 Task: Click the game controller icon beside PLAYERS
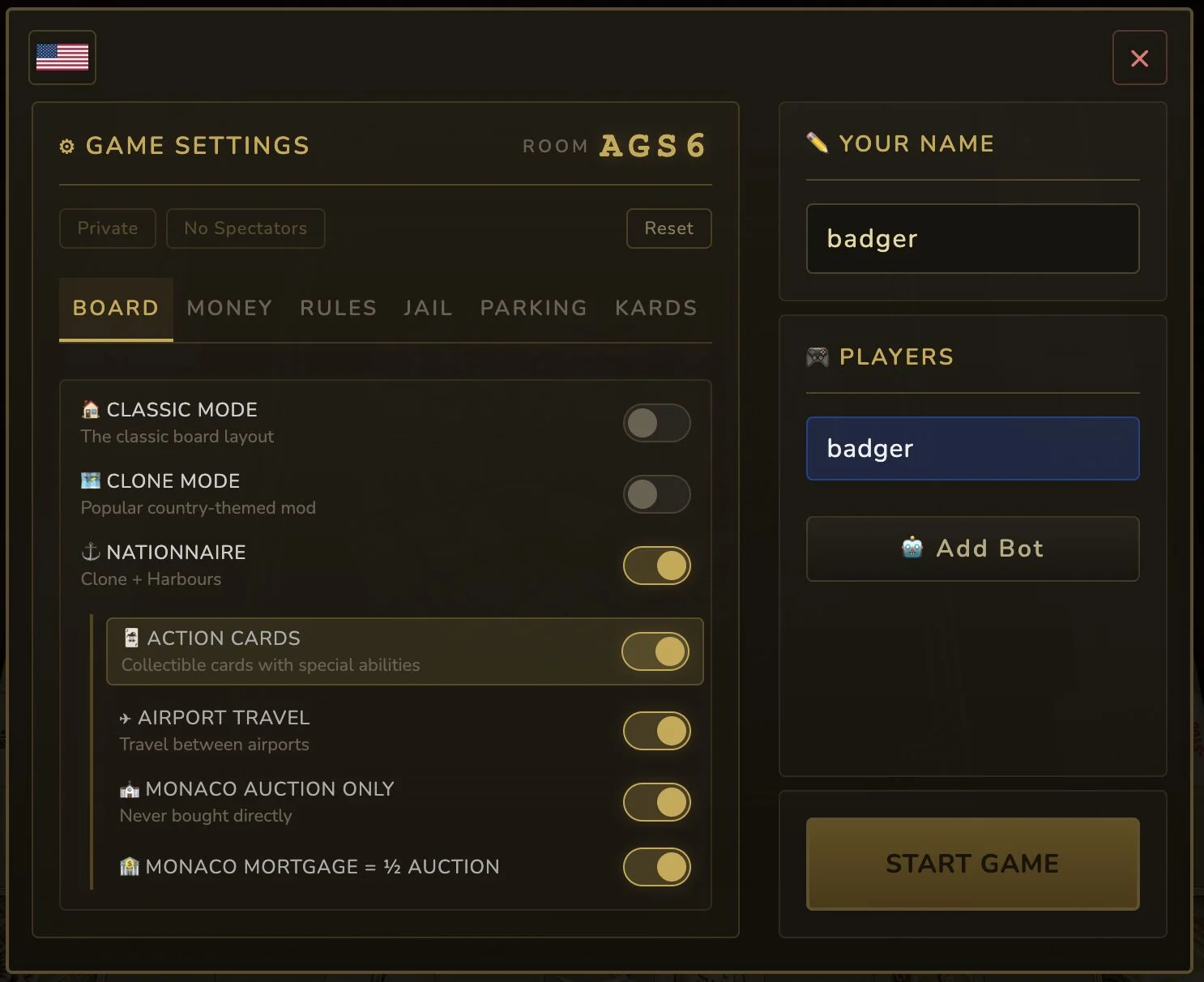pyautogui.click(x=817, y=357)
